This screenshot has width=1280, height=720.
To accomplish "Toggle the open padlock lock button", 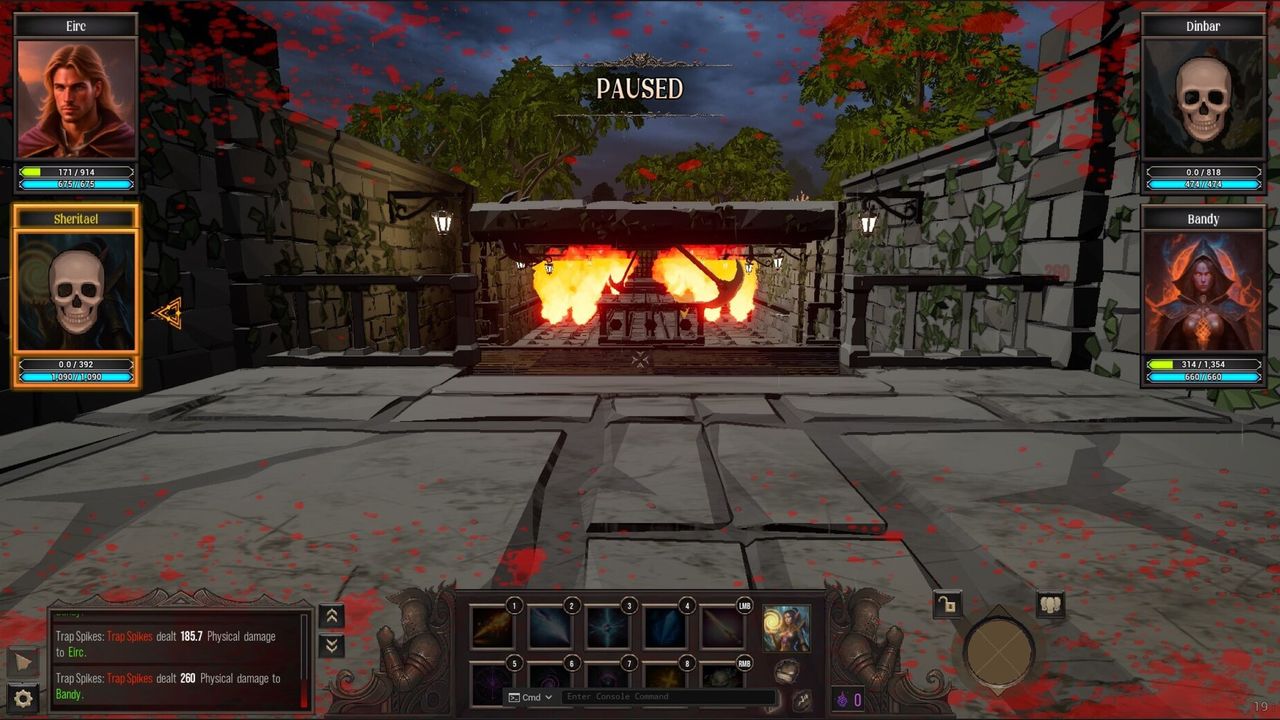I will pos(947,604).
